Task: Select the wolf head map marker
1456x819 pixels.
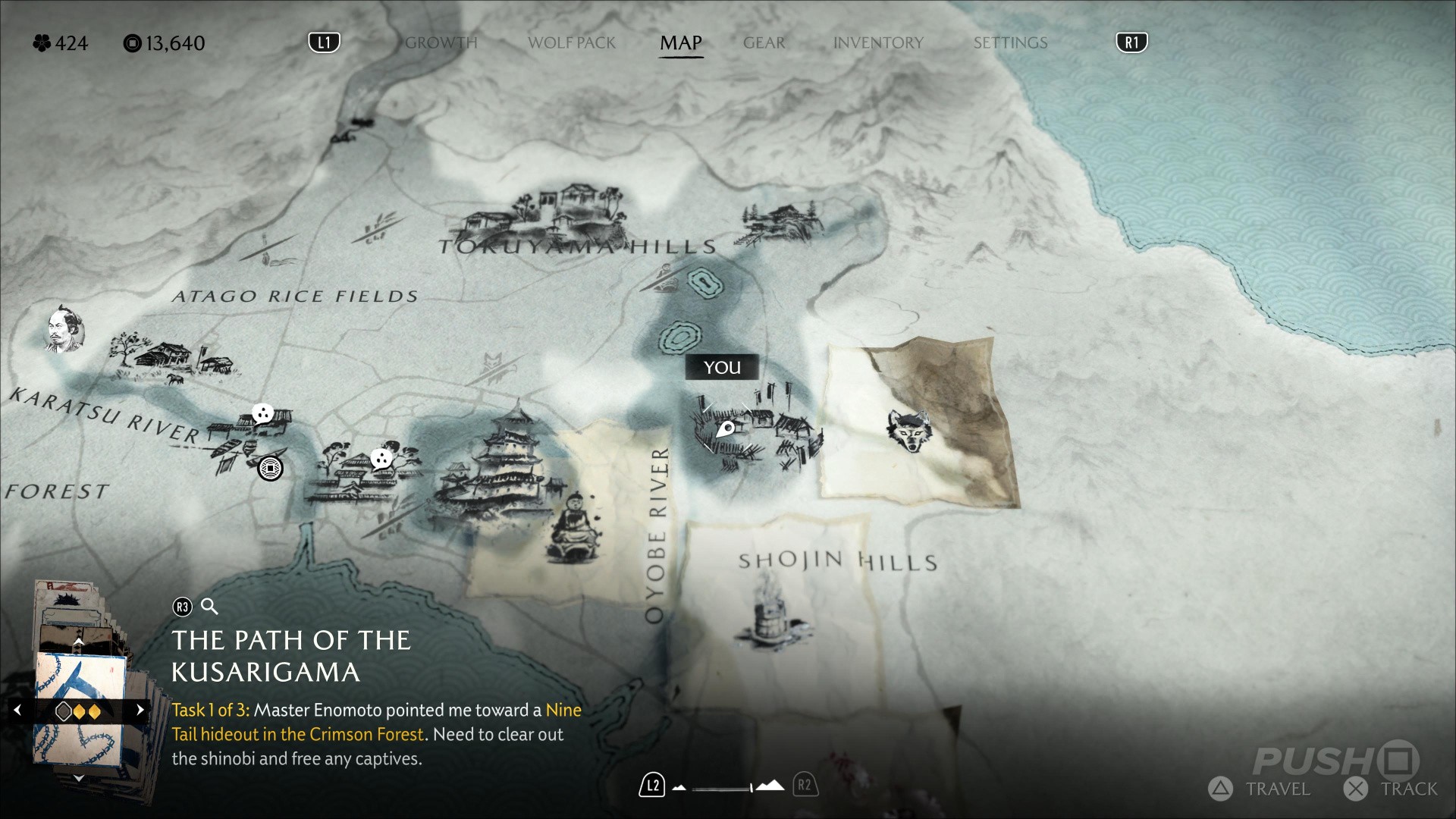Action: (x=909, y=431)
